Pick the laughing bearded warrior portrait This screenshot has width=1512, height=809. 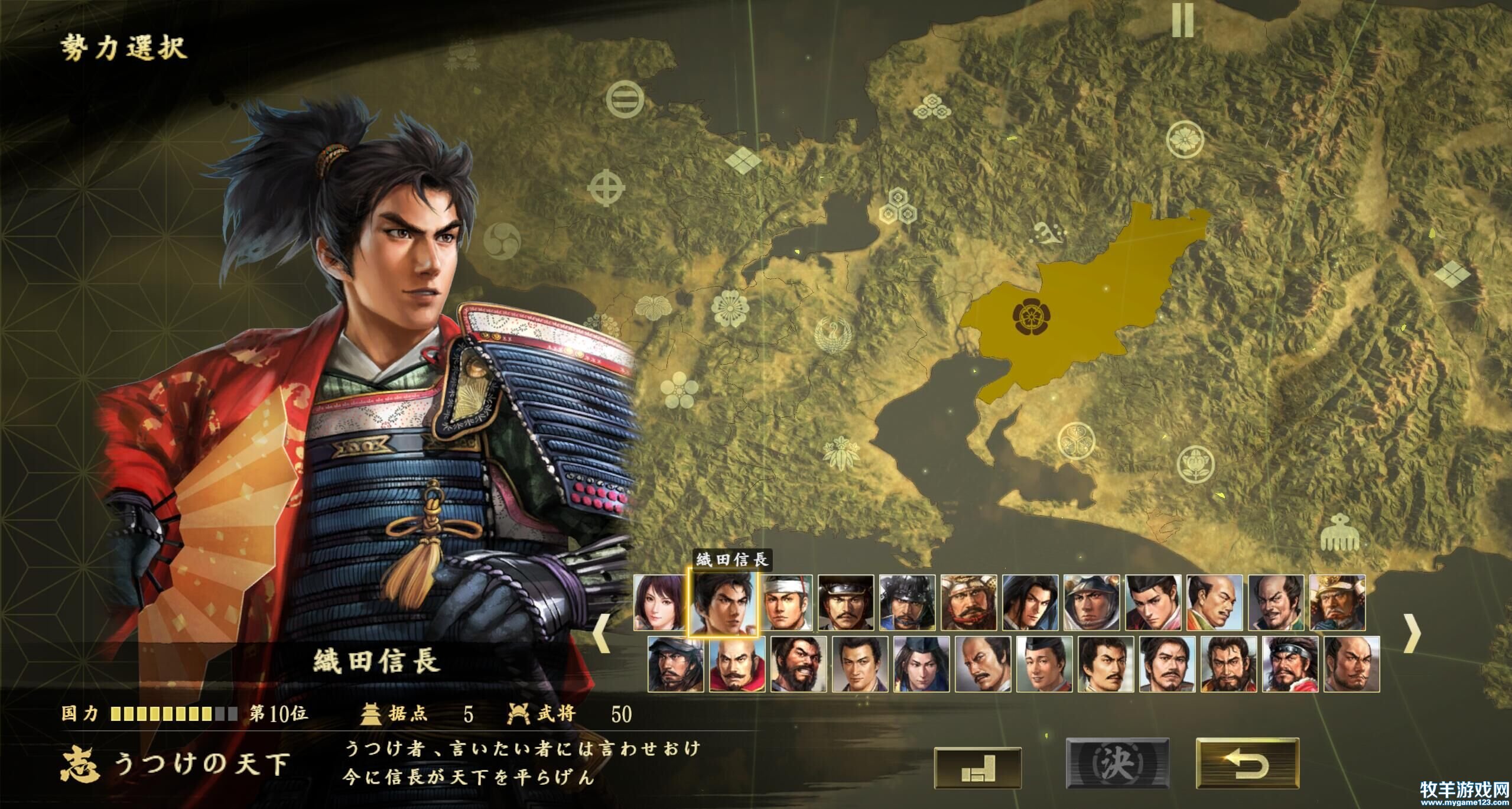point(798,664)
